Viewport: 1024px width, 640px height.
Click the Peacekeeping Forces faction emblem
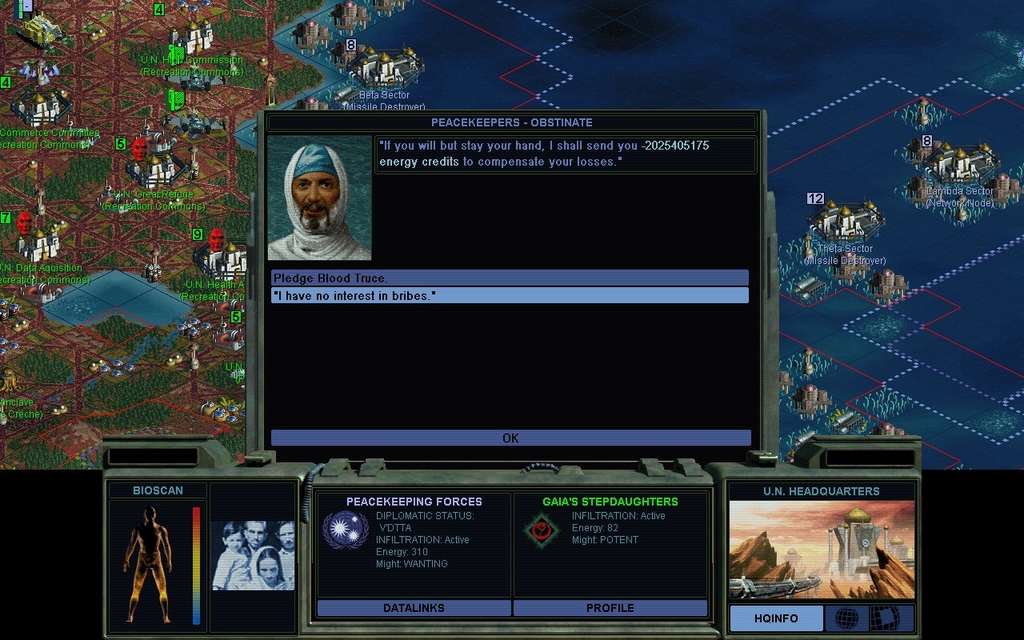click(x=345, y=530)
